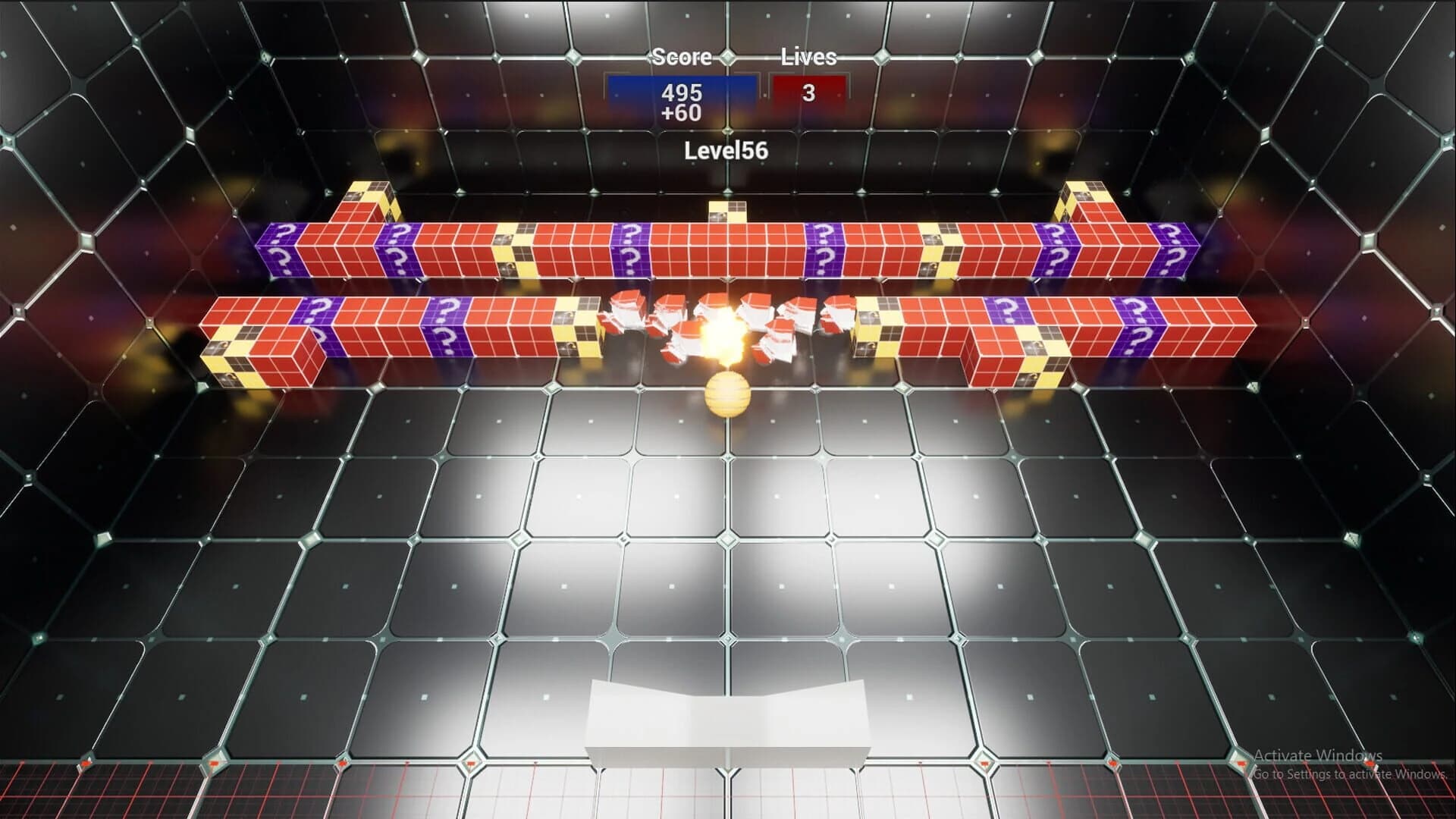The height and width of the screenshot is (819, 1456).
Task: Expand the Score panel header
Action: click(x=681, y=57)
